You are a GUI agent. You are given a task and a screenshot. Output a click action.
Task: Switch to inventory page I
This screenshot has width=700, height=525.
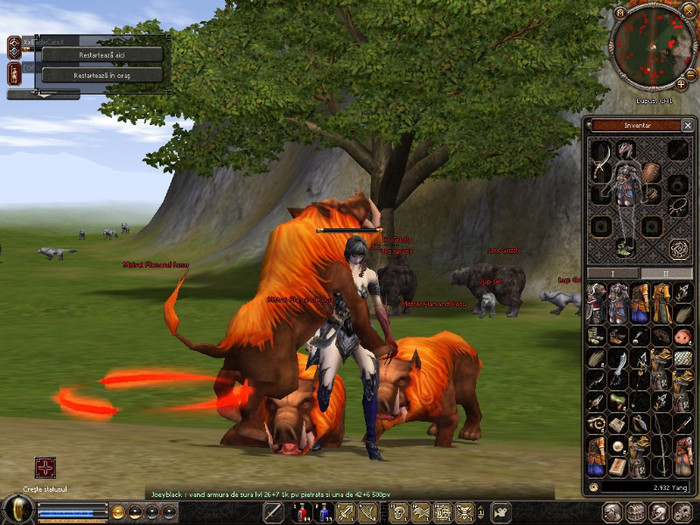point(612,272)
